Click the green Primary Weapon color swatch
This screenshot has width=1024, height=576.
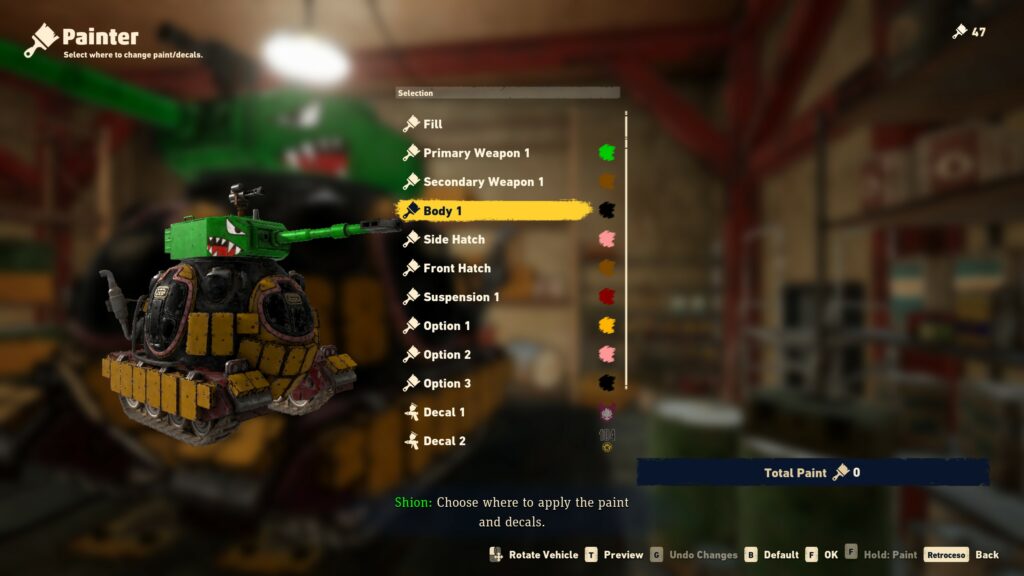pos(606,153)
